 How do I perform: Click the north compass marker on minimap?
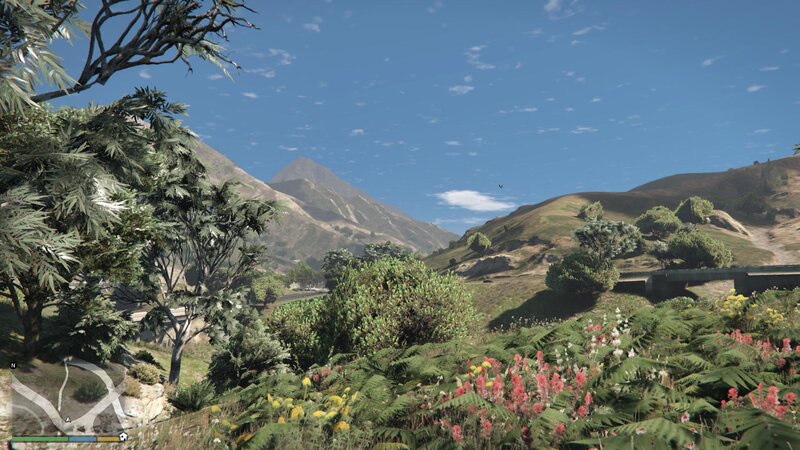[14, 365]
